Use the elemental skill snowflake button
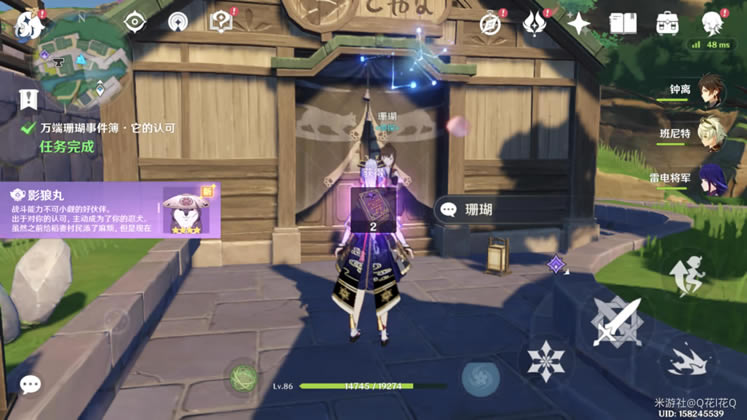747x420 pixels. (x=546, y=359)
